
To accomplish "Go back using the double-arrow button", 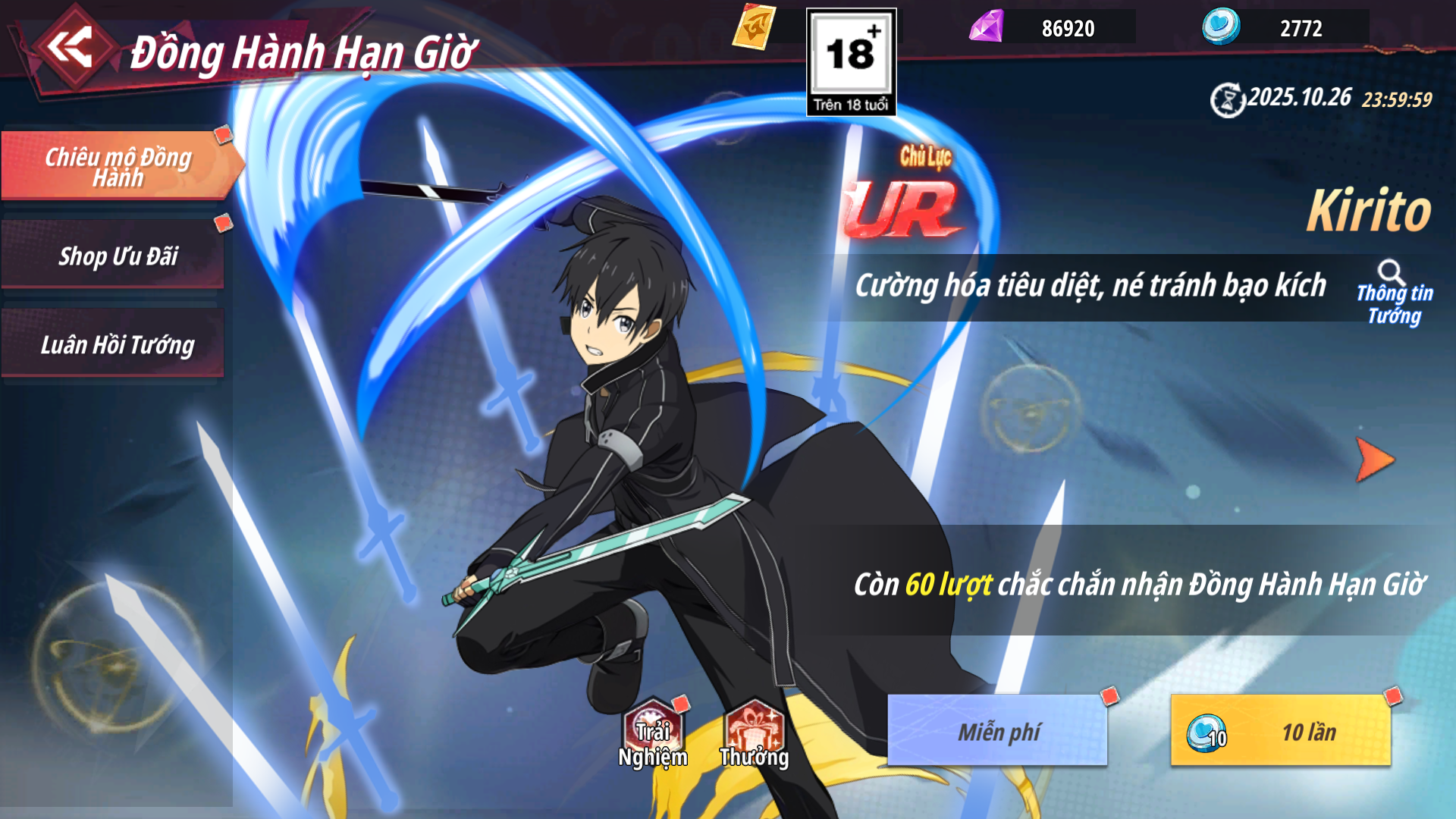I will pyautogui.click(x=71, y=49).
